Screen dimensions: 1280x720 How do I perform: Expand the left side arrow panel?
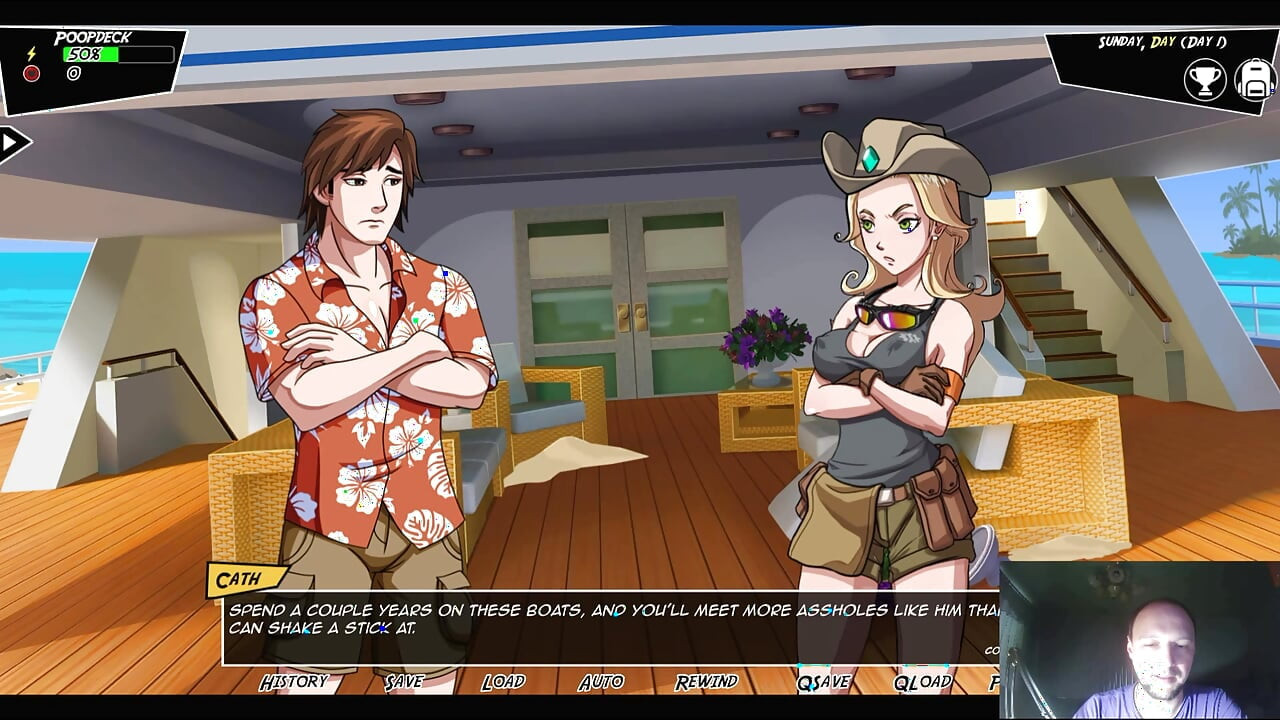click(13, 143)
